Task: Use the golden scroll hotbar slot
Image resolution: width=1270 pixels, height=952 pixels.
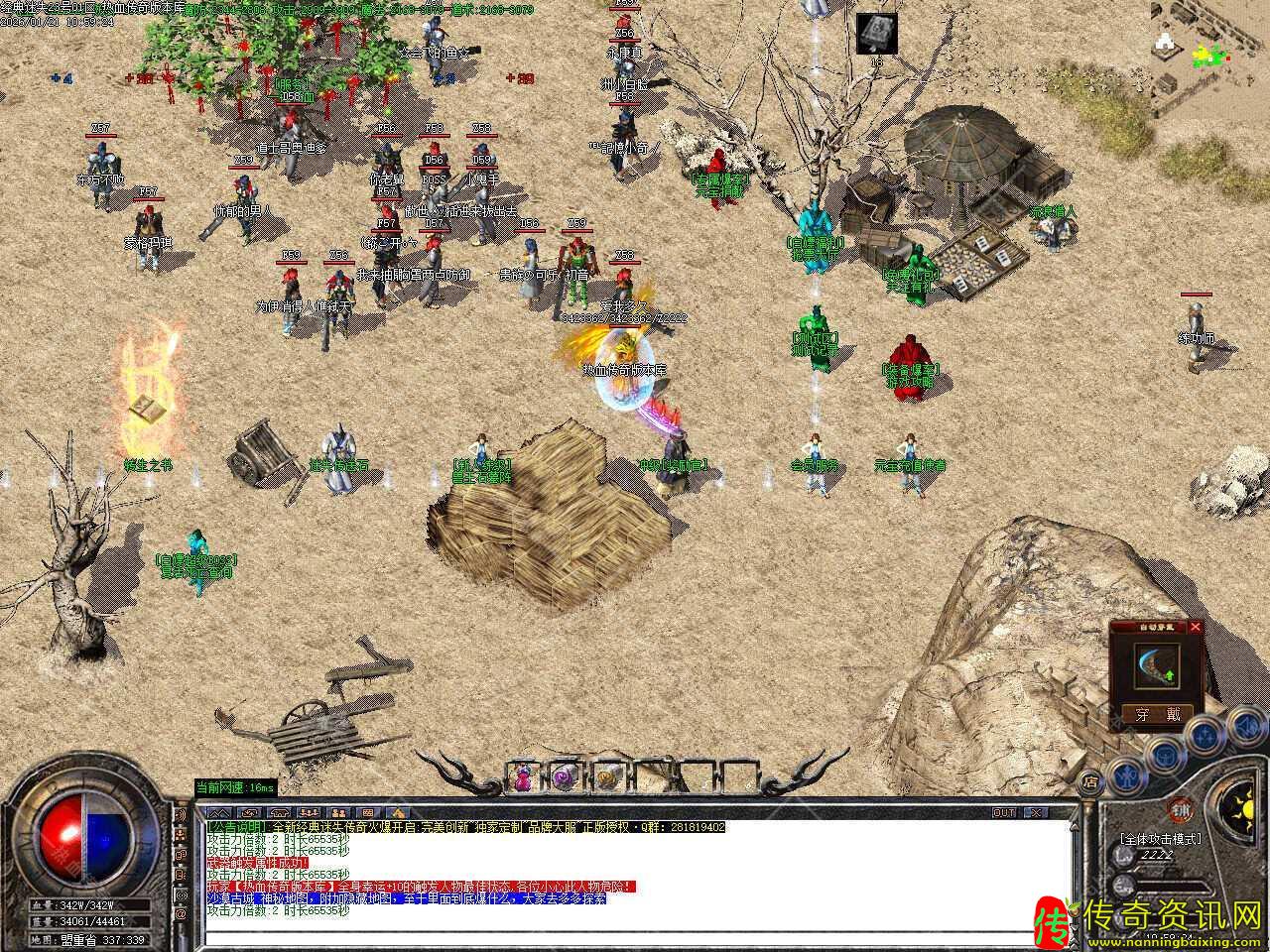Action: coord(607,778)
